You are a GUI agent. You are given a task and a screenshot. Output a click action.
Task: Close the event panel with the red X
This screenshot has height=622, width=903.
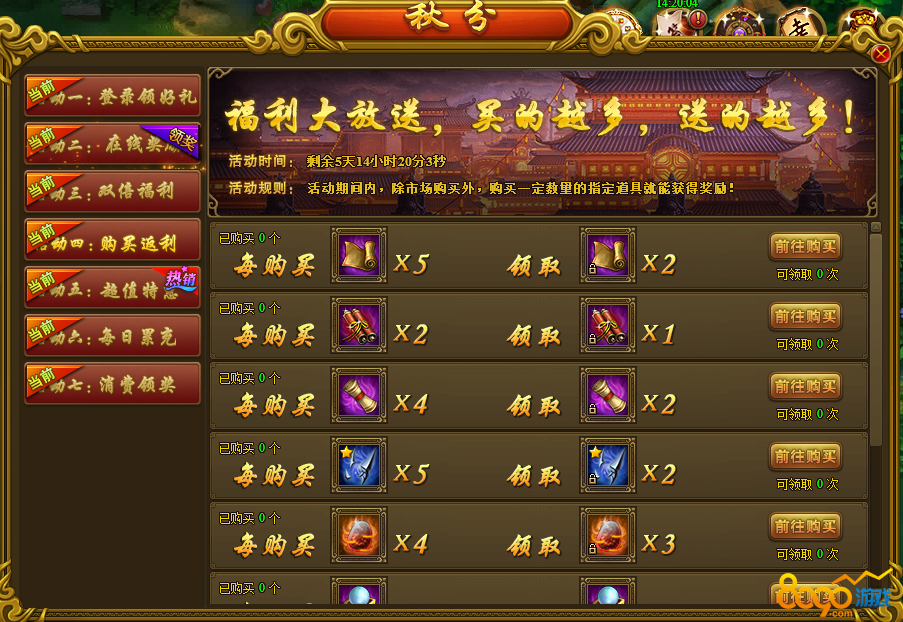(881, 54)
